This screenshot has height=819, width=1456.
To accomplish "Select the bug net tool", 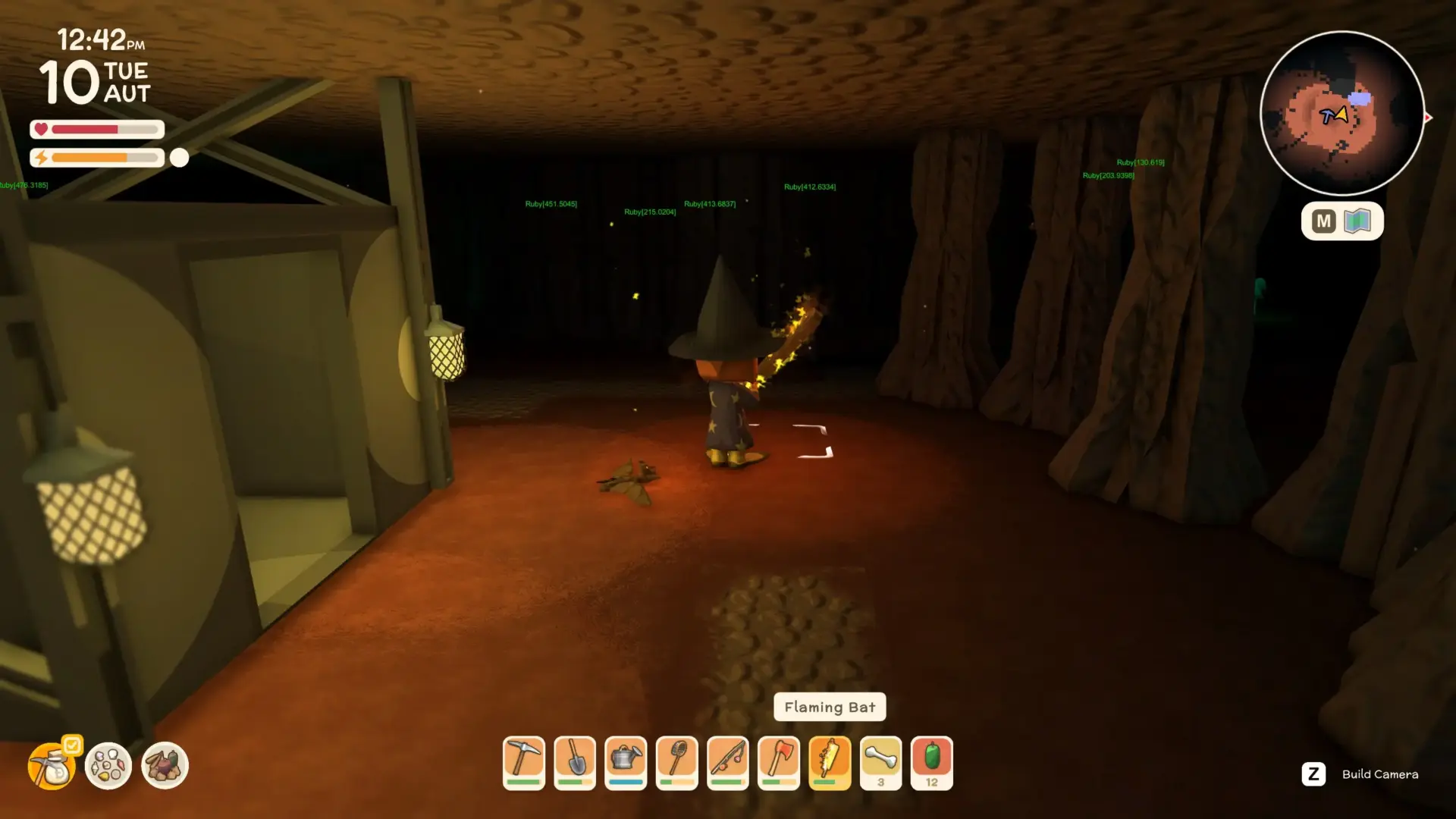I will [676, 762].
